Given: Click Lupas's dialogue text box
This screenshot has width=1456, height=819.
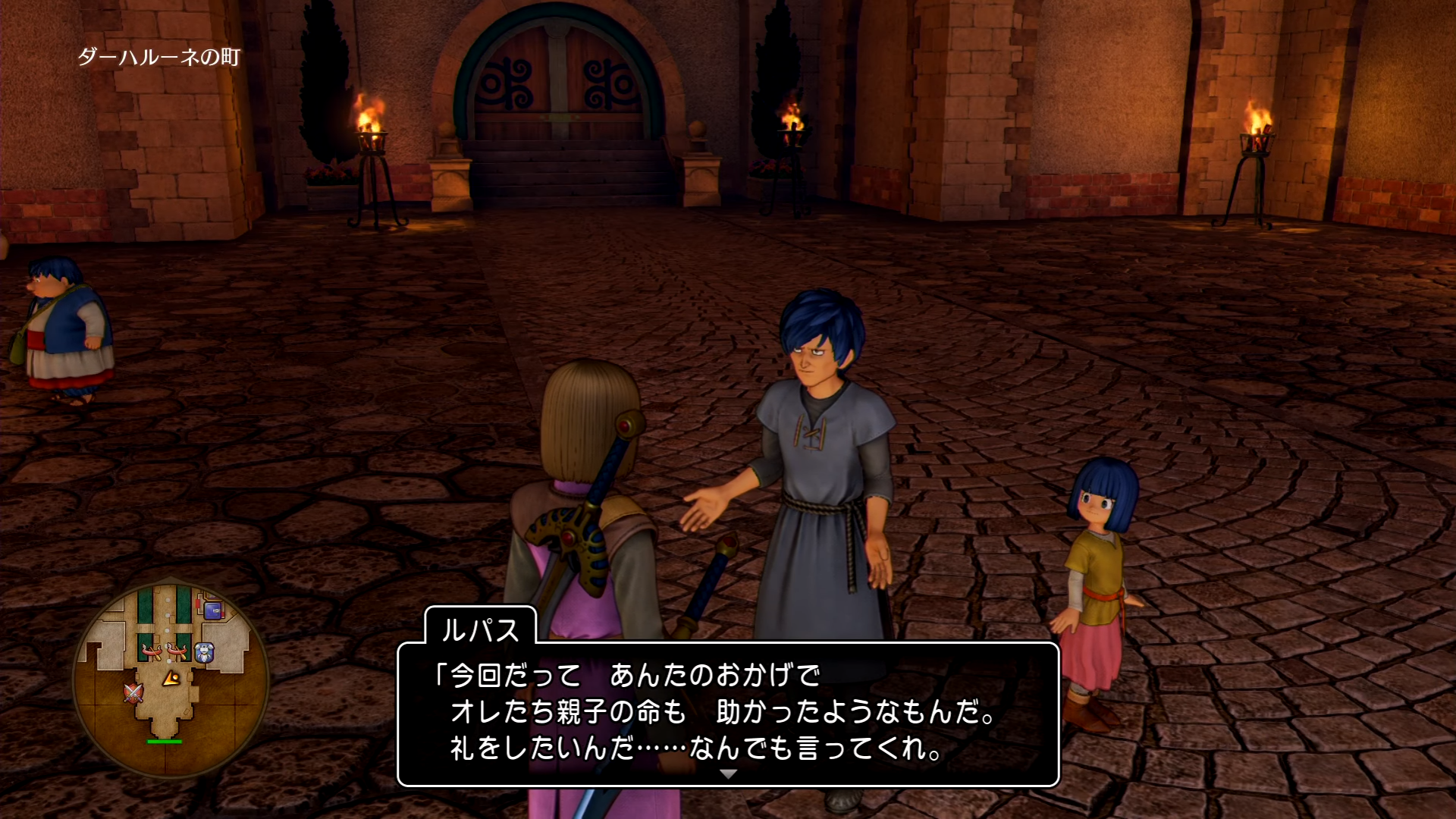Looking at the screenshot, I should click(728, 713).
